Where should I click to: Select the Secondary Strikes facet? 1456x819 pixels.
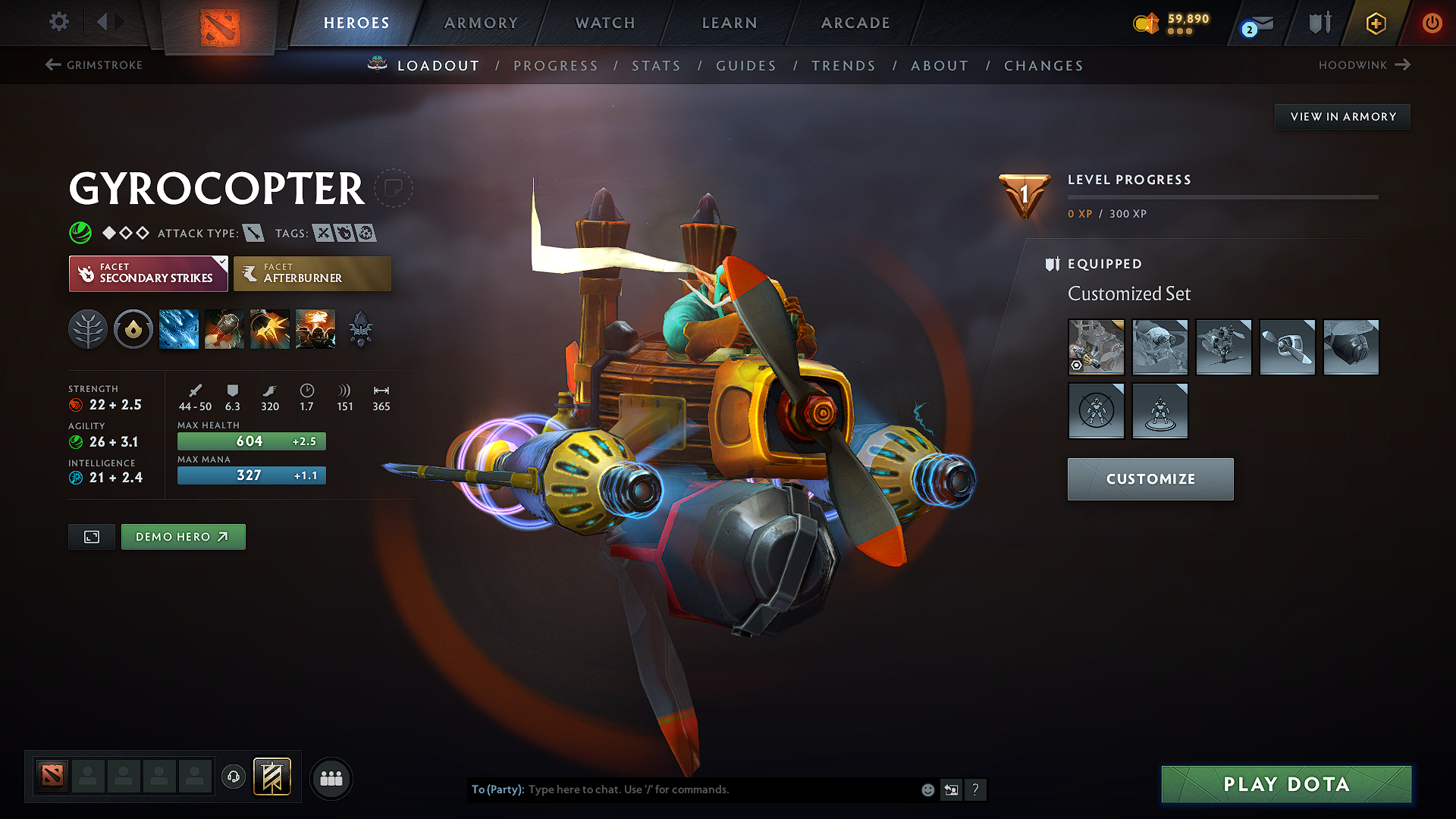click(148, 273)
